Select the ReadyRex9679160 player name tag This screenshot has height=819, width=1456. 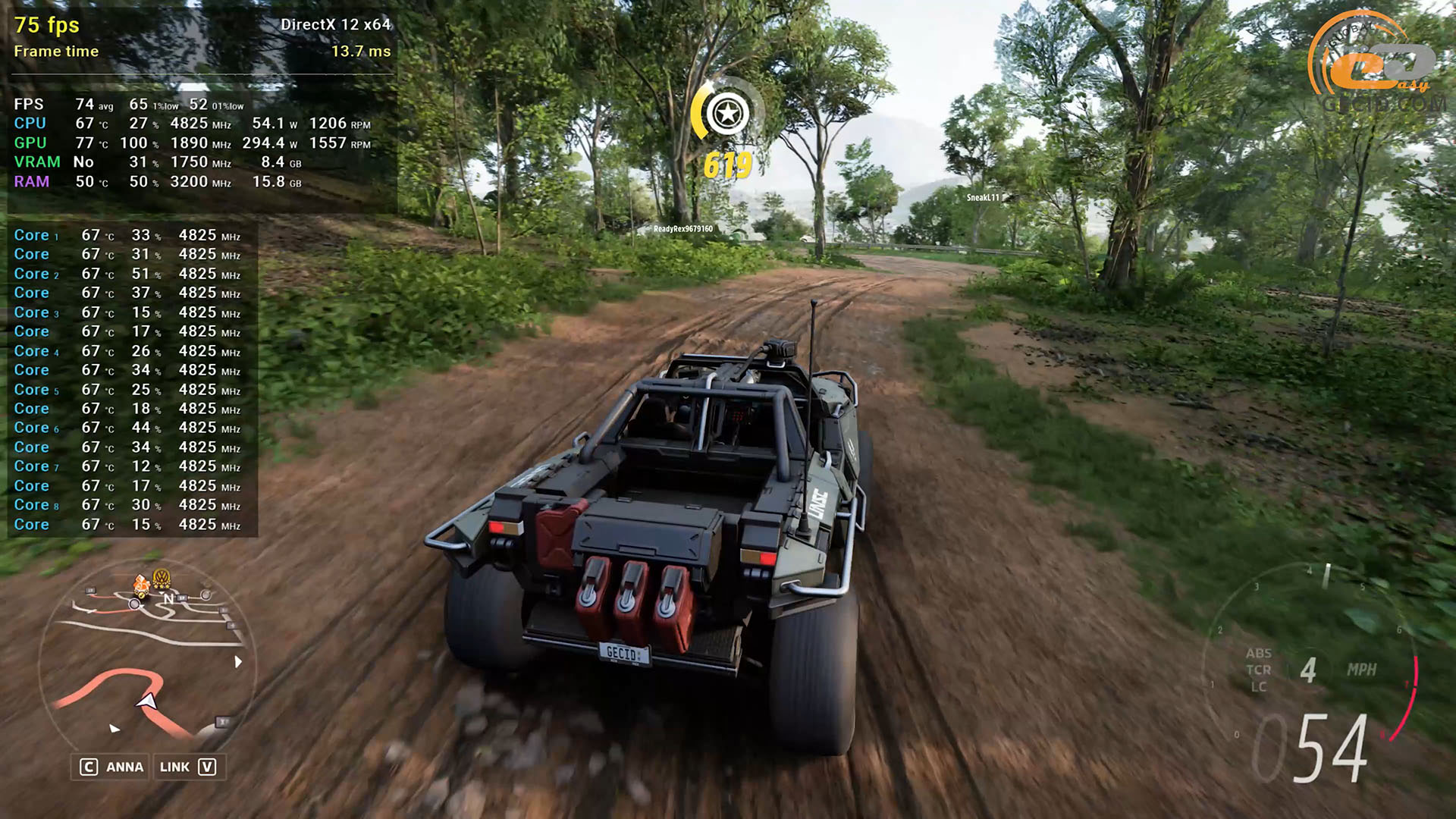[x=683, y=229]
